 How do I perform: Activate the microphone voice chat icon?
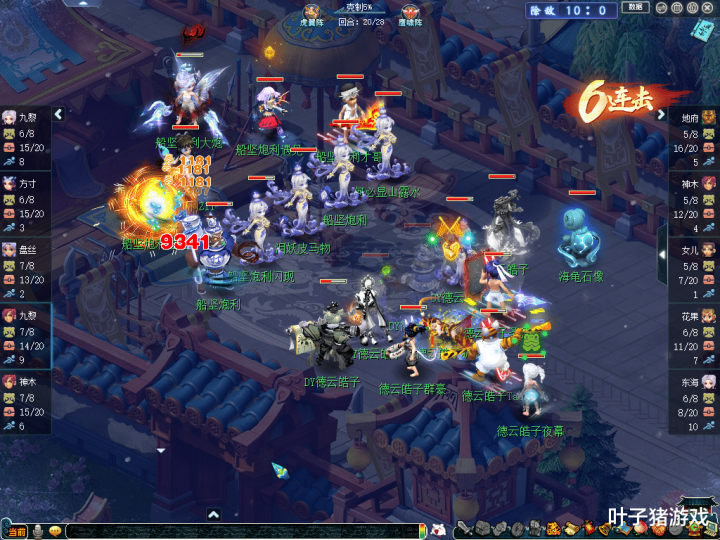pyautogui.click(x=38, y=530)
